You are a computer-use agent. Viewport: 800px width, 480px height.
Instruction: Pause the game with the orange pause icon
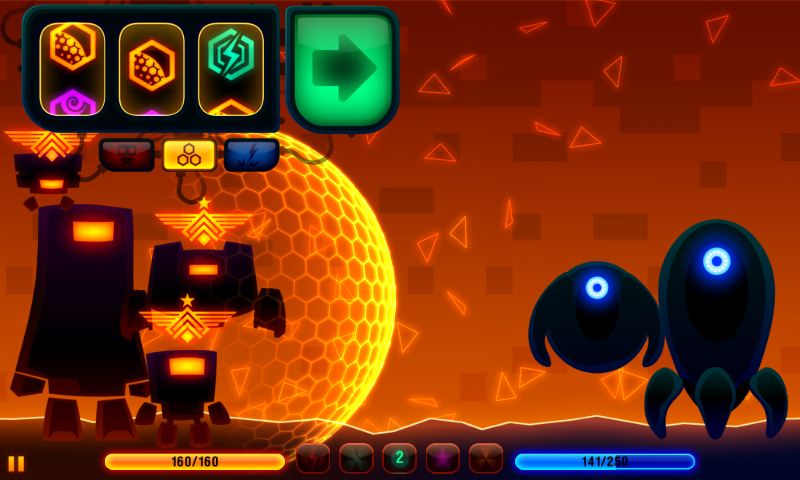16,463
